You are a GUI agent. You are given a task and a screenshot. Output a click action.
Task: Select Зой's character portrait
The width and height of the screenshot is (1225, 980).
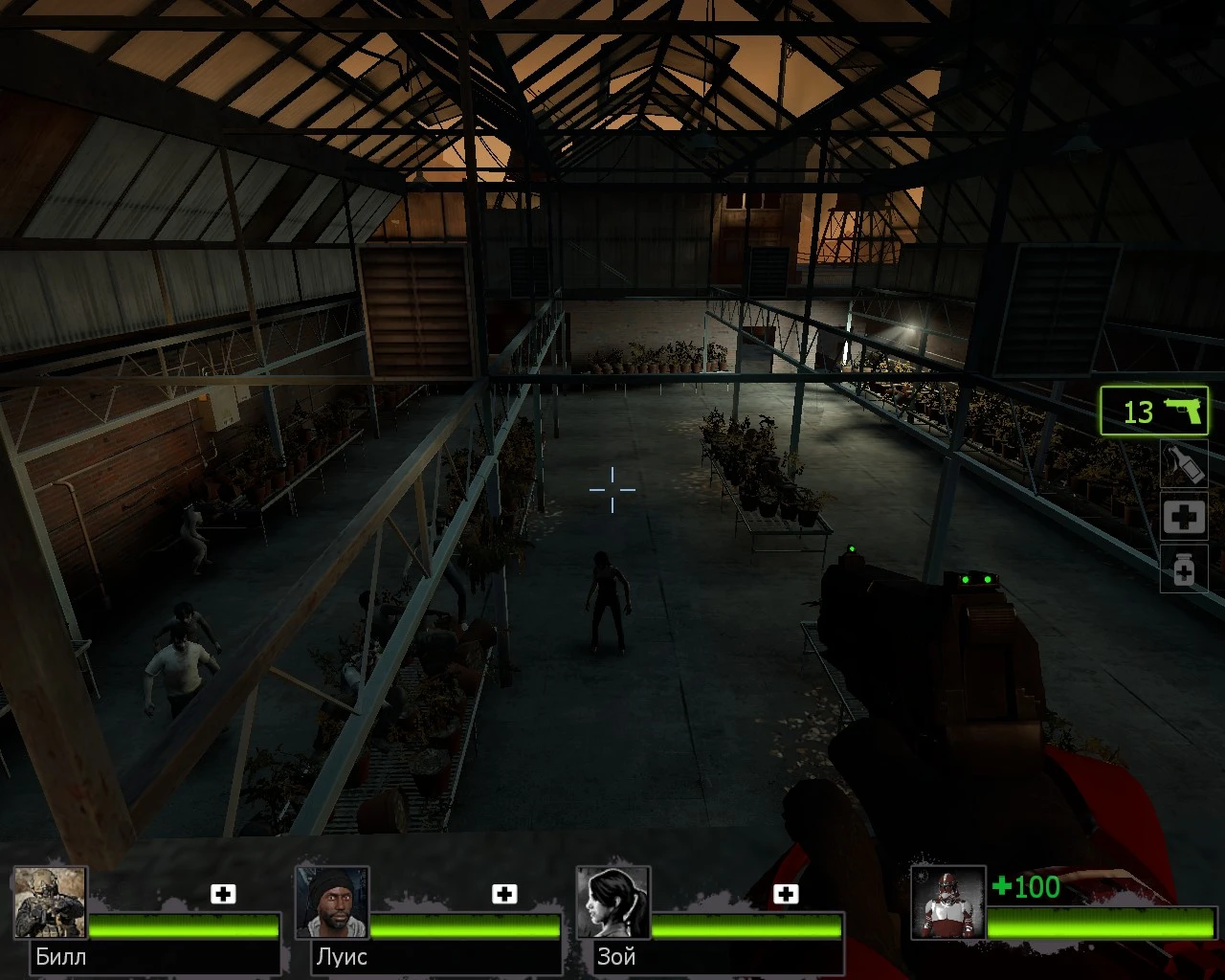(x=613, y=901)
